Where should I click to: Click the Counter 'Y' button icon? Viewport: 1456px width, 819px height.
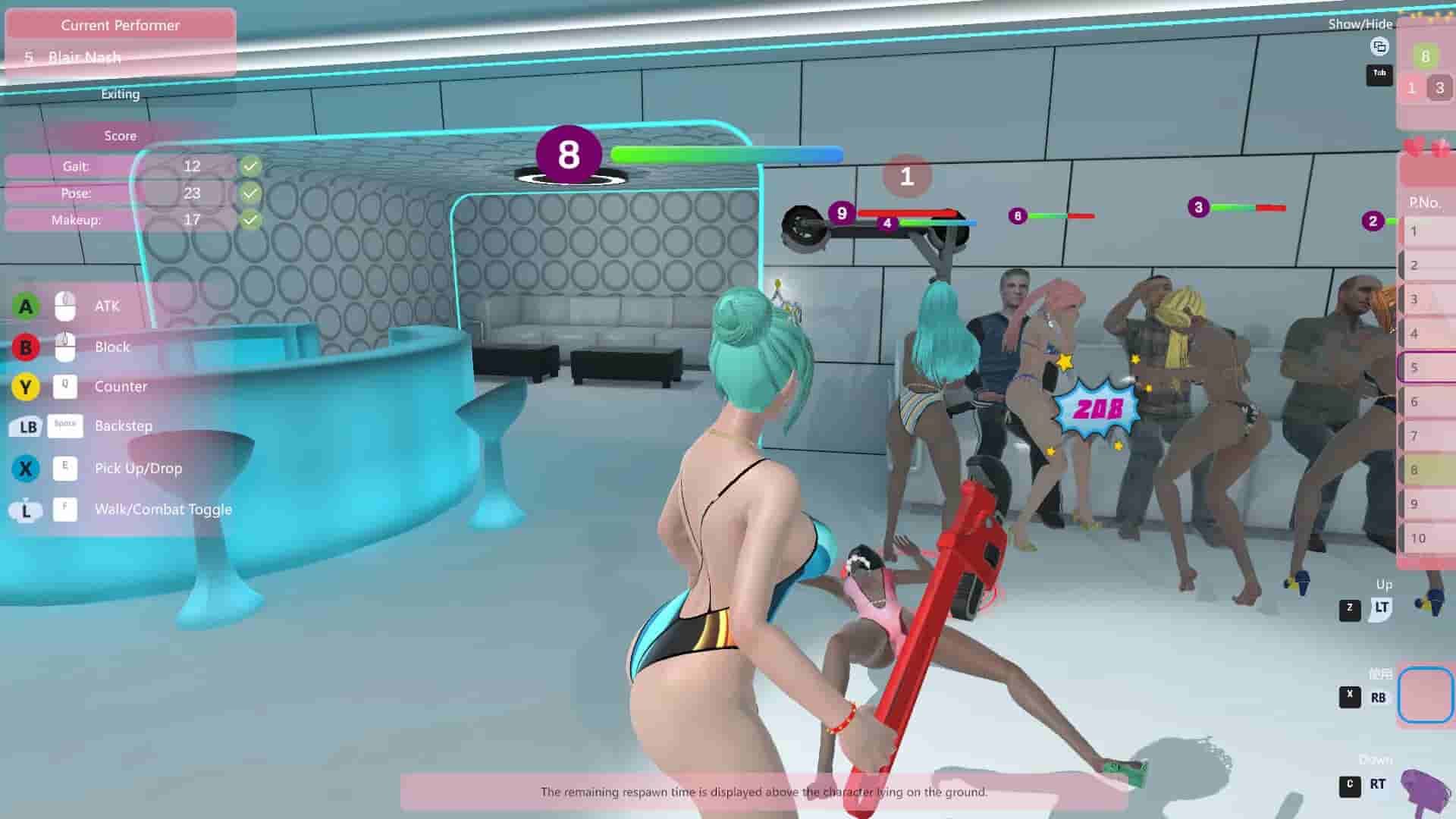tap(25, 387)
